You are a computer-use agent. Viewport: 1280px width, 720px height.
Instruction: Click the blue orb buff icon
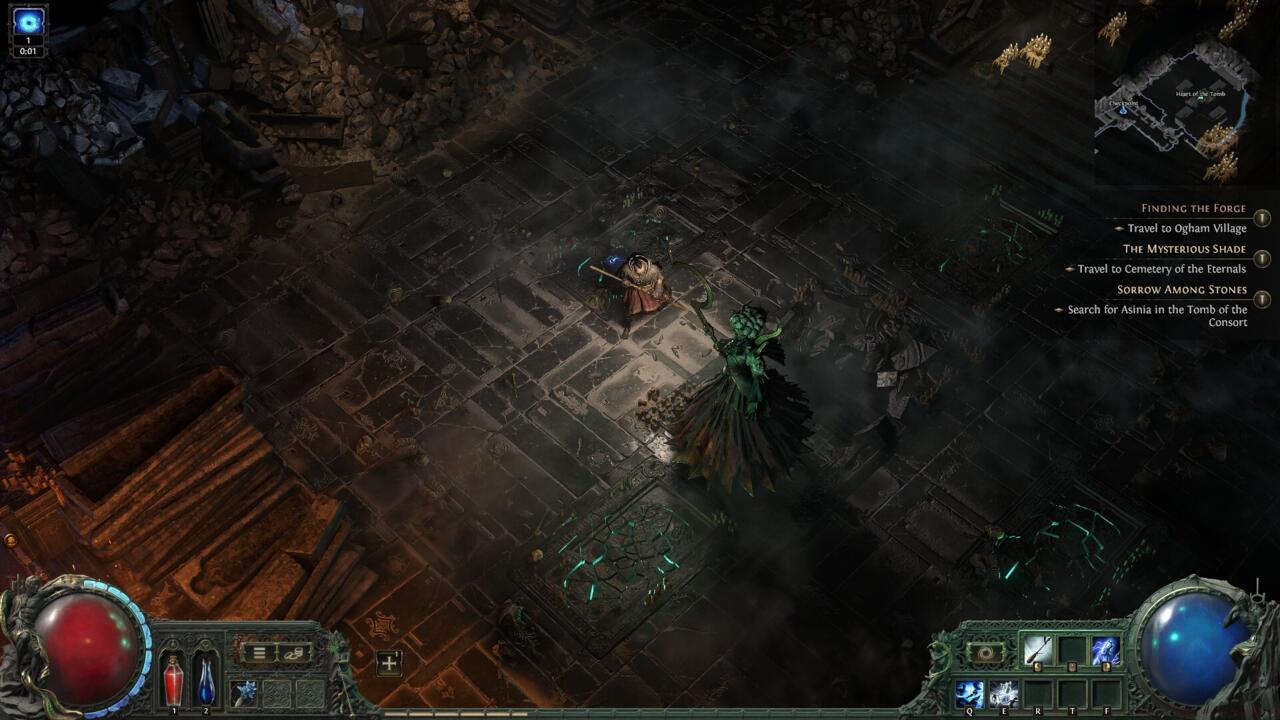pos(28,21)
